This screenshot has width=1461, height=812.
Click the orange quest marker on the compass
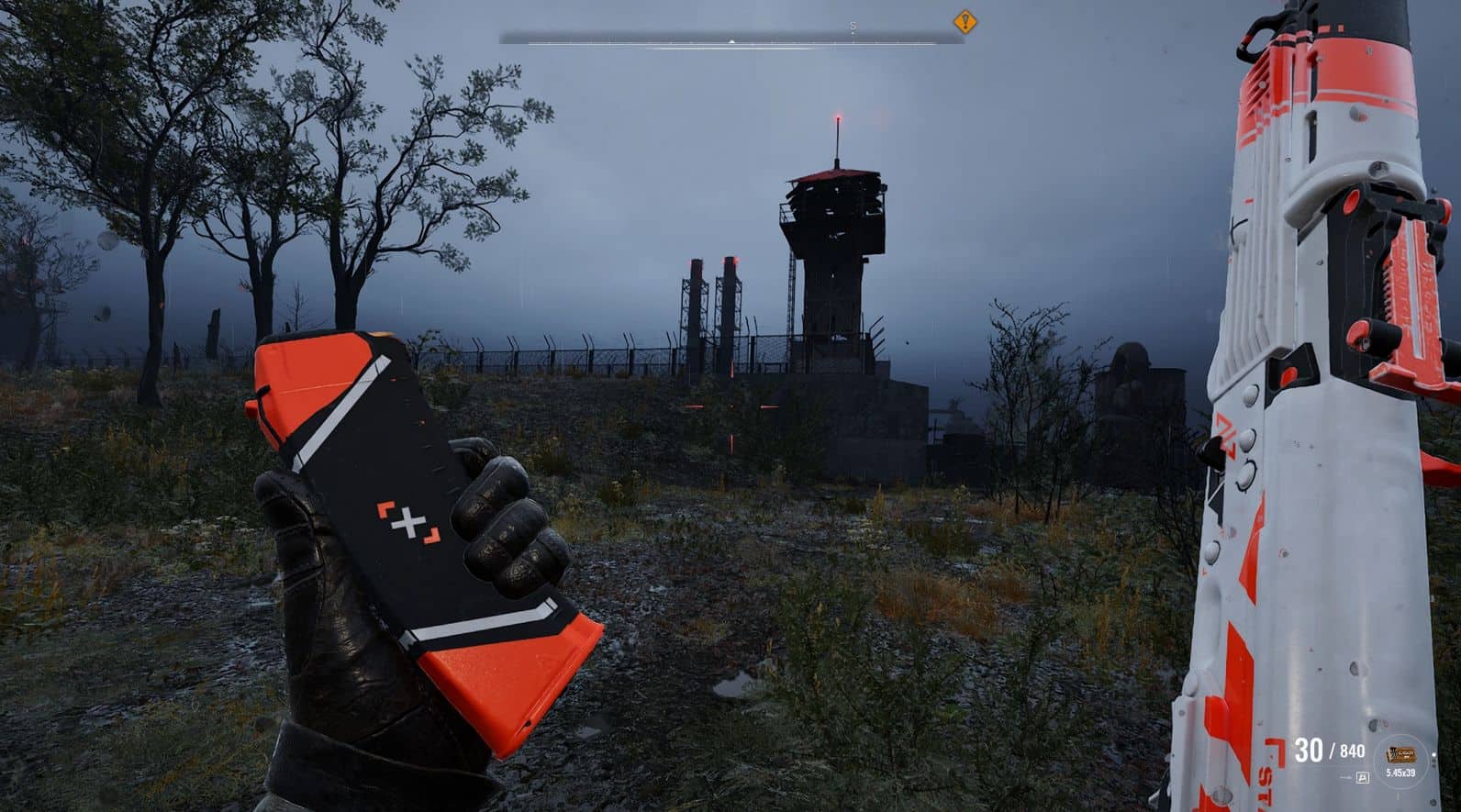click(x=964, y=21)
